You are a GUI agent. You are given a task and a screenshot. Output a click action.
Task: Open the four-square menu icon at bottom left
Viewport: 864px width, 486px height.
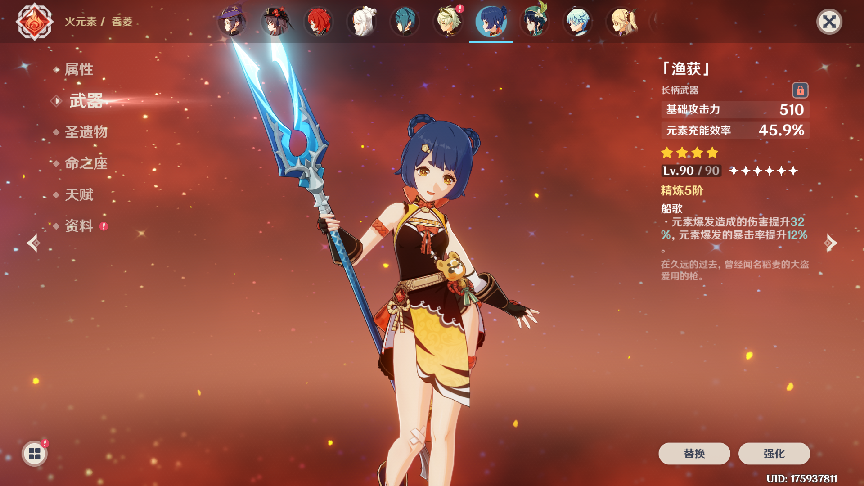click(35, 453)
